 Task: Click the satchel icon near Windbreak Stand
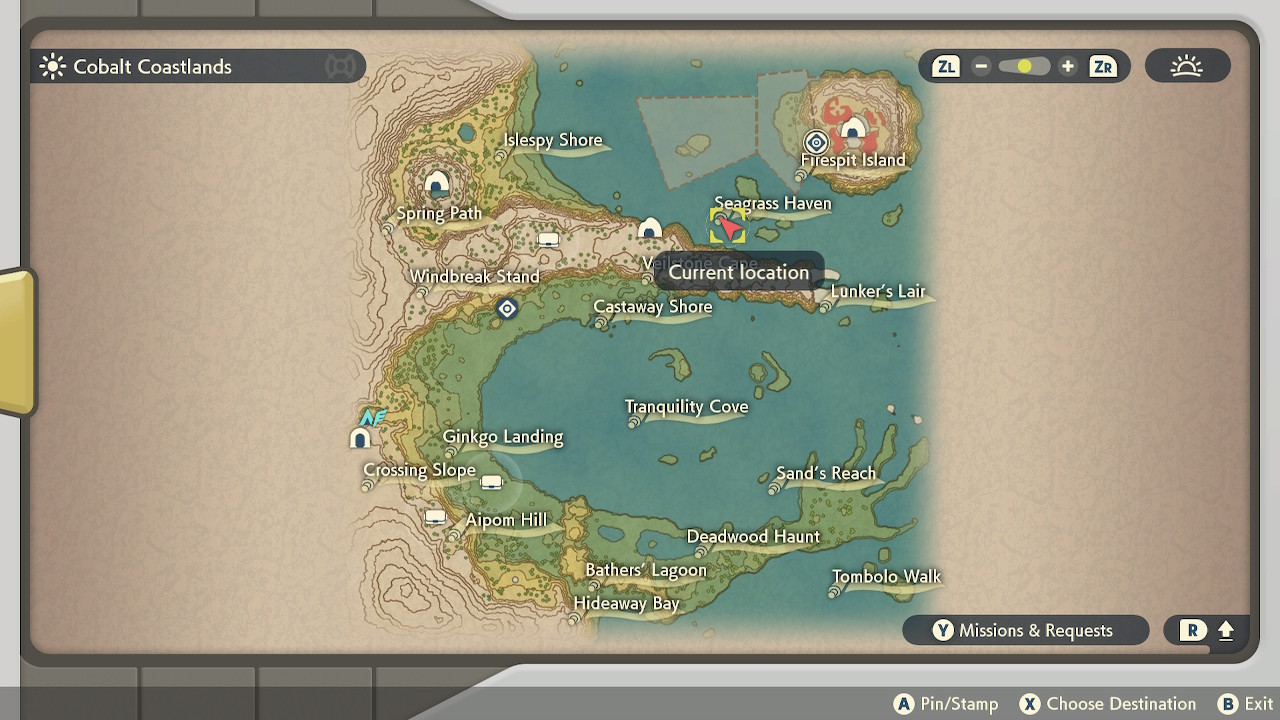(548, 240)
